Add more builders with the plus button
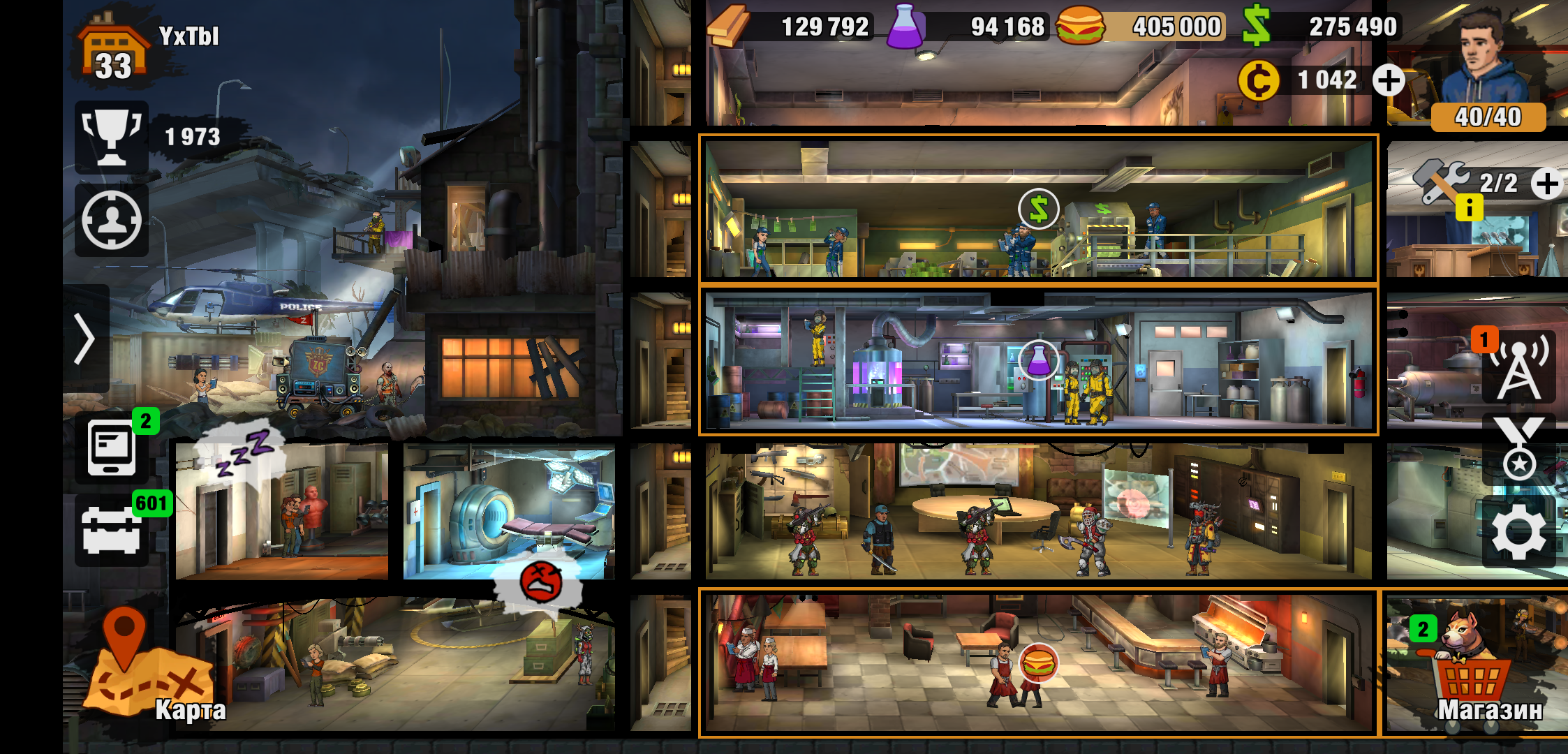 1547,184
